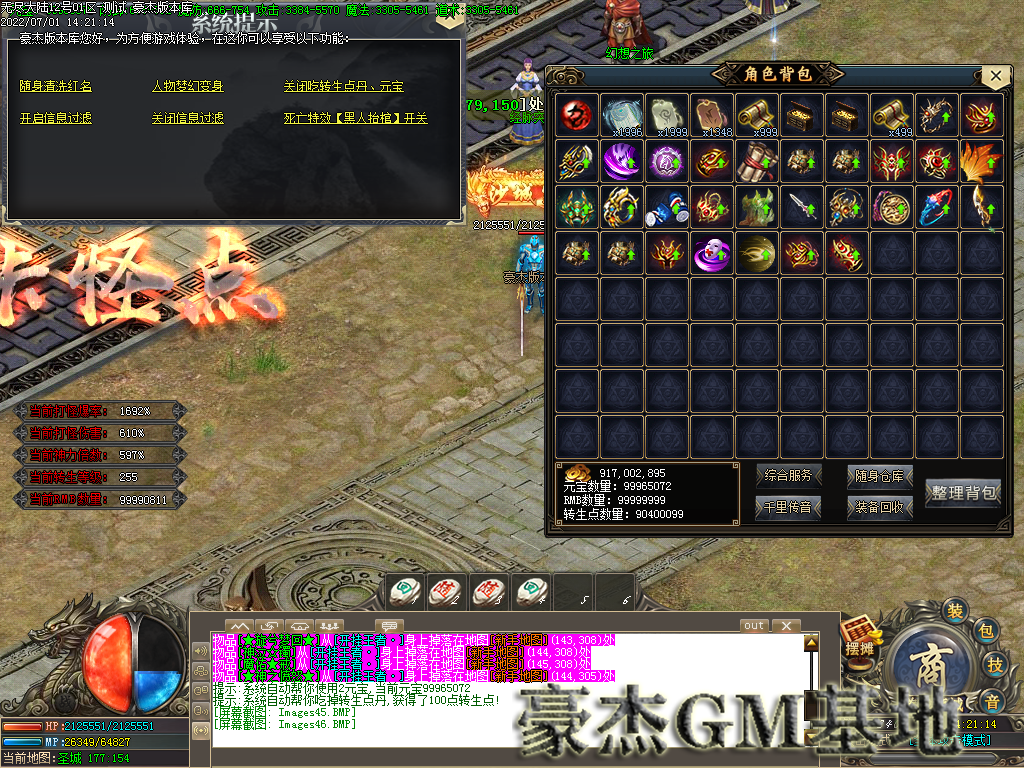1024x768 pixels.
Task: Select the purple mask item in the bag
Action: [712, 252]
